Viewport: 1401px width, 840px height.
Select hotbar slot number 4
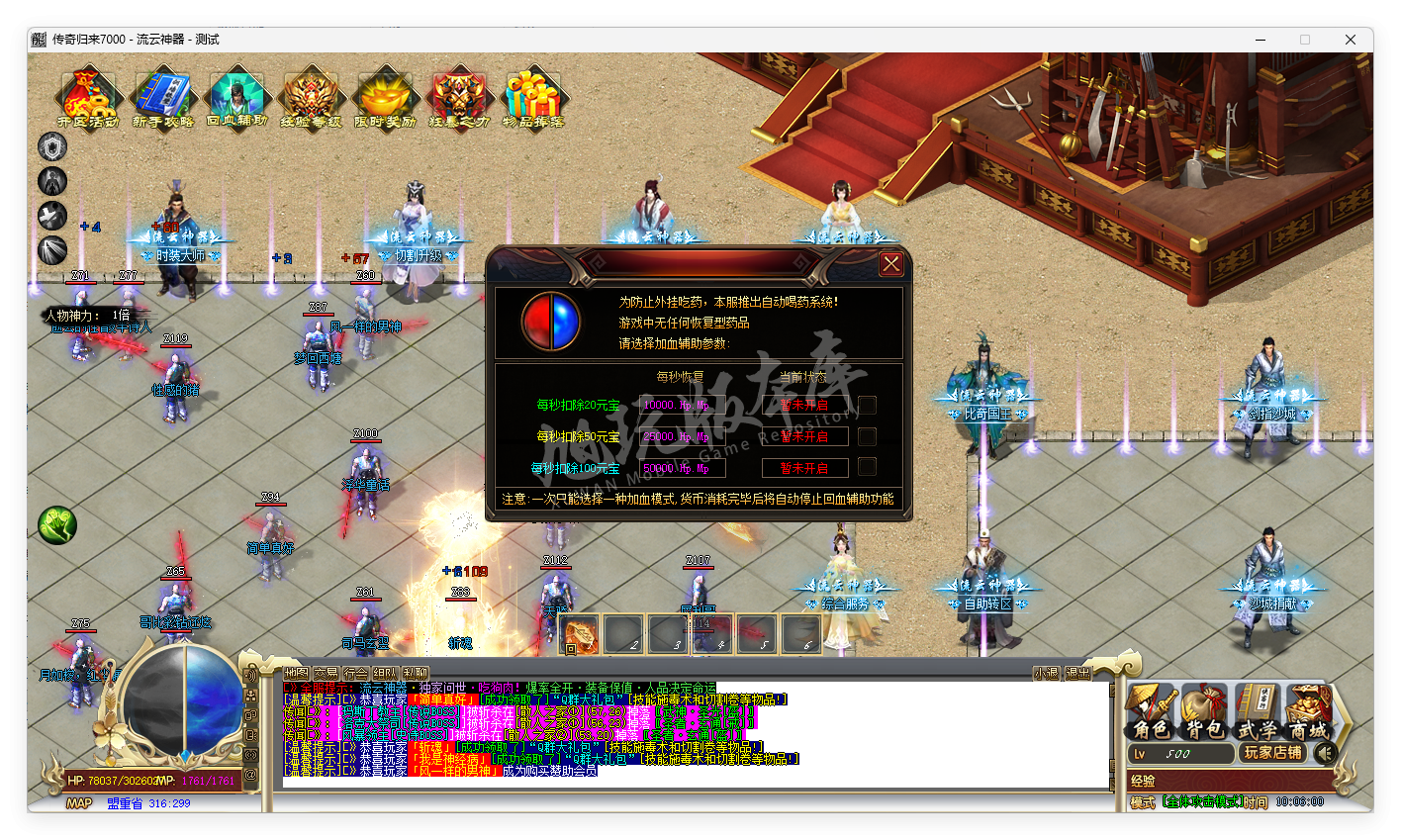tap(711, 634)
